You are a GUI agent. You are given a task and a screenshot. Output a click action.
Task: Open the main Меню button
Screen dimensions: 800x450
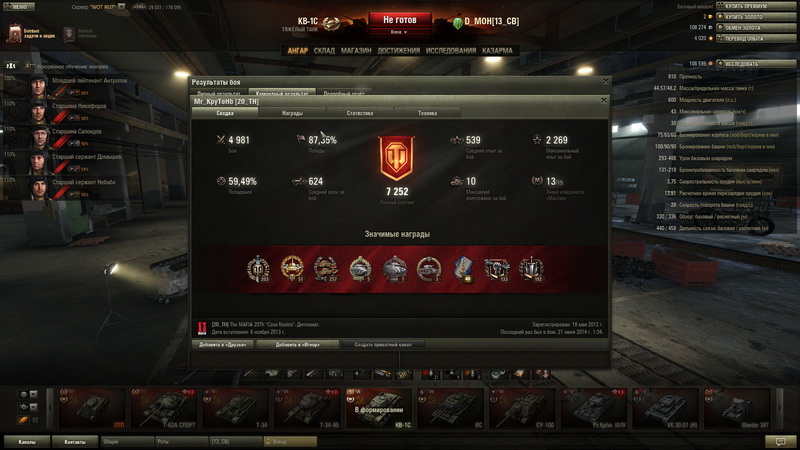22,5
